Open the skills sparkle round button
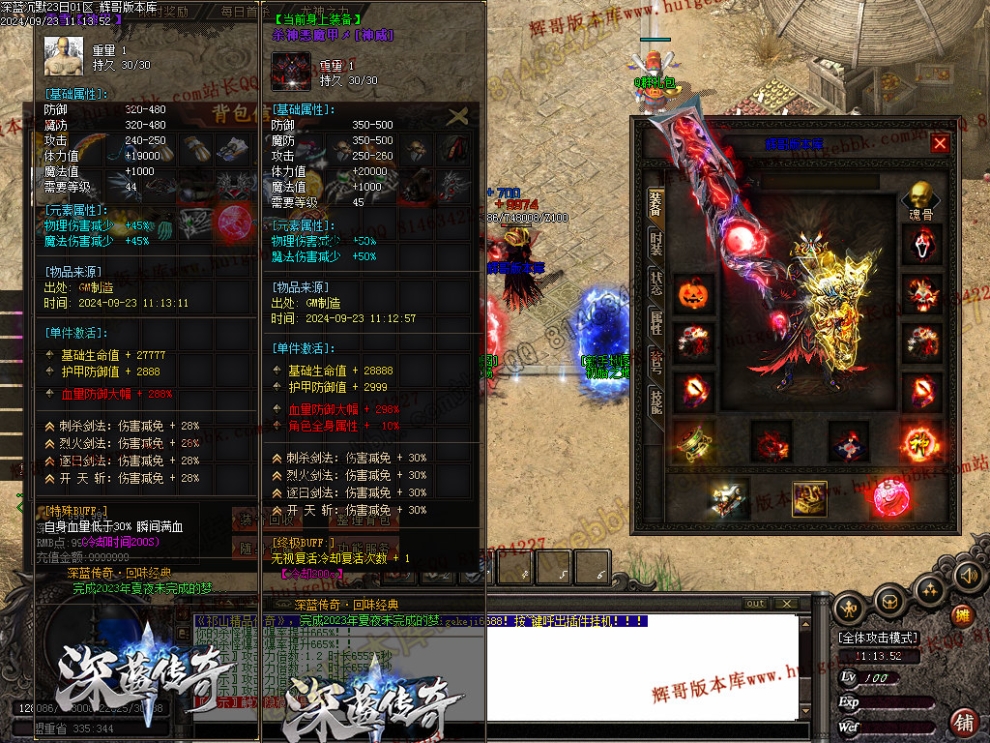Viewport: 990px width, 743px height. [930, 589]
